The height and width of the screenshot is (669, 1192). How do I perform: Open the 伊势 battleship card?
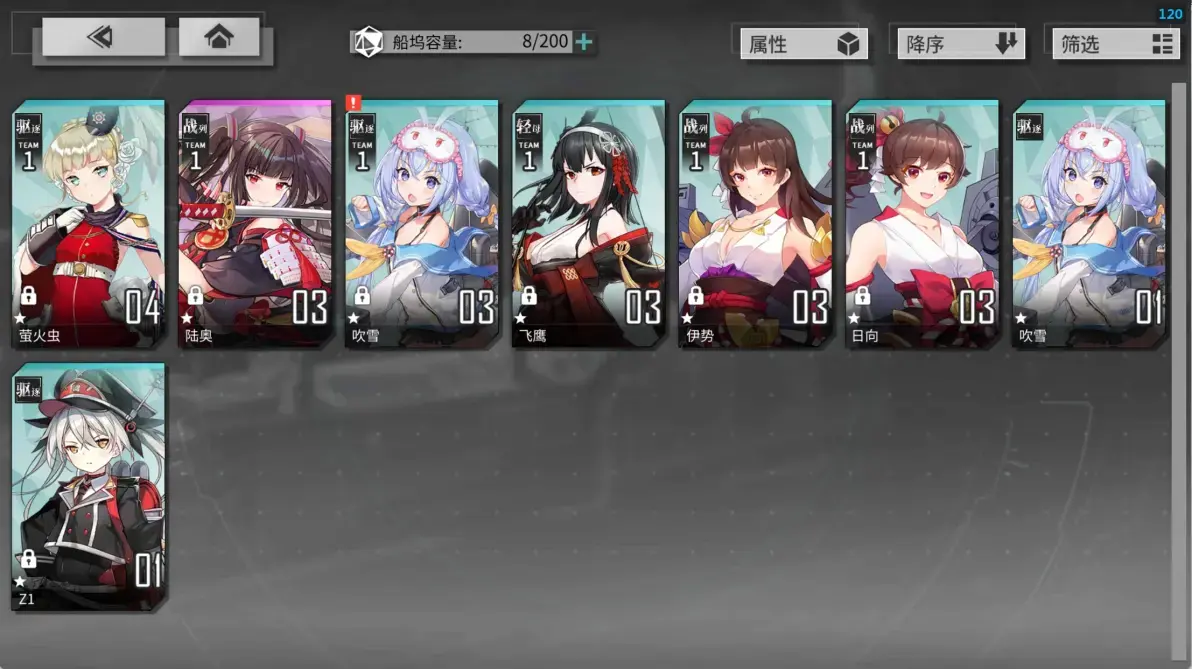(x=756, y=223)
